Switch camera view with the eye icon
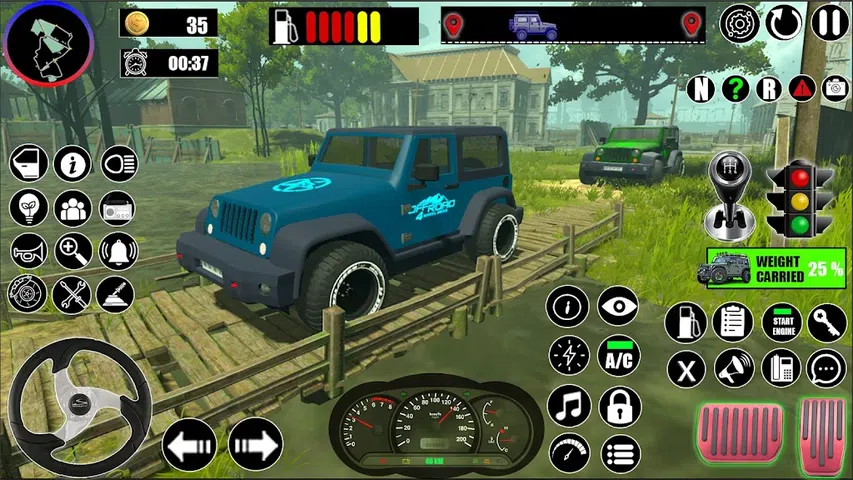Screen dimensions: 853x480 (619, 305)
